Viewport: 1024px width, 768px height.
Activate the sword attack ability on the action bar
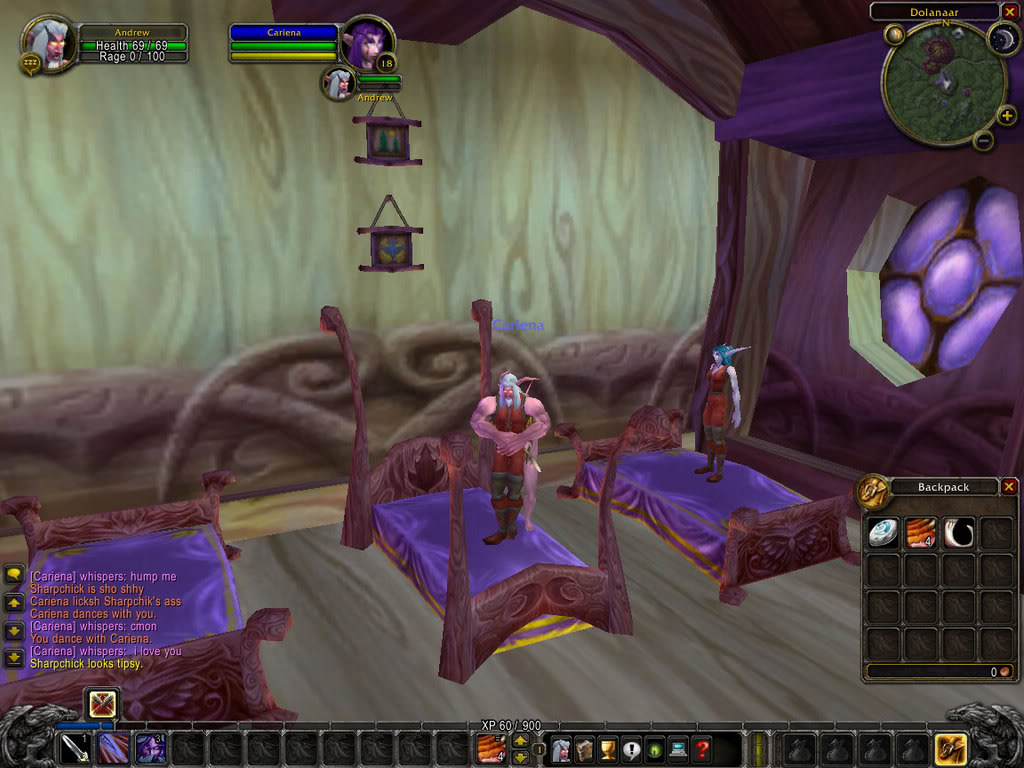point(75,749)
